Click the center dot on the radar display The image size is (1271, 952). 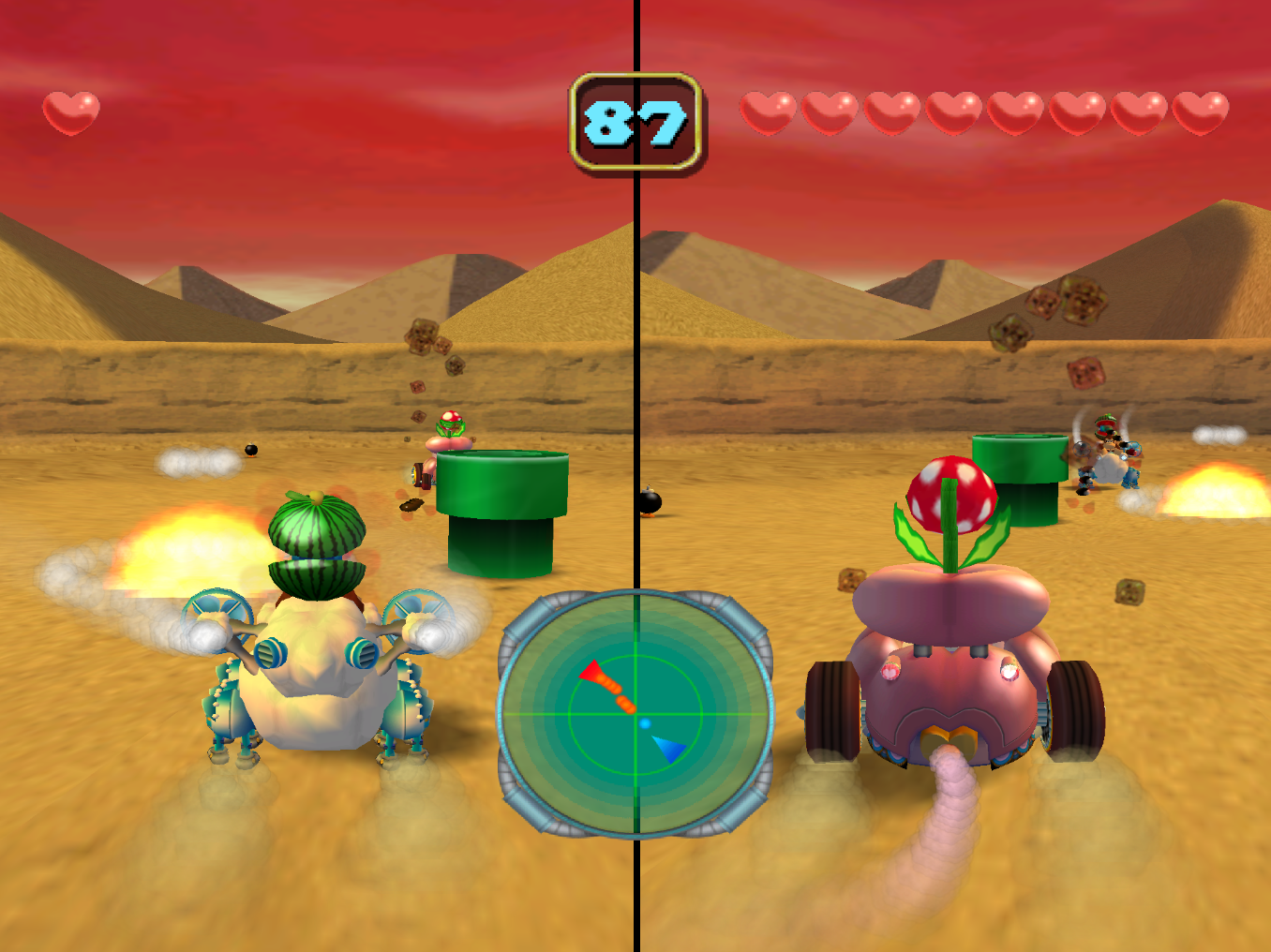pos(645,722)
